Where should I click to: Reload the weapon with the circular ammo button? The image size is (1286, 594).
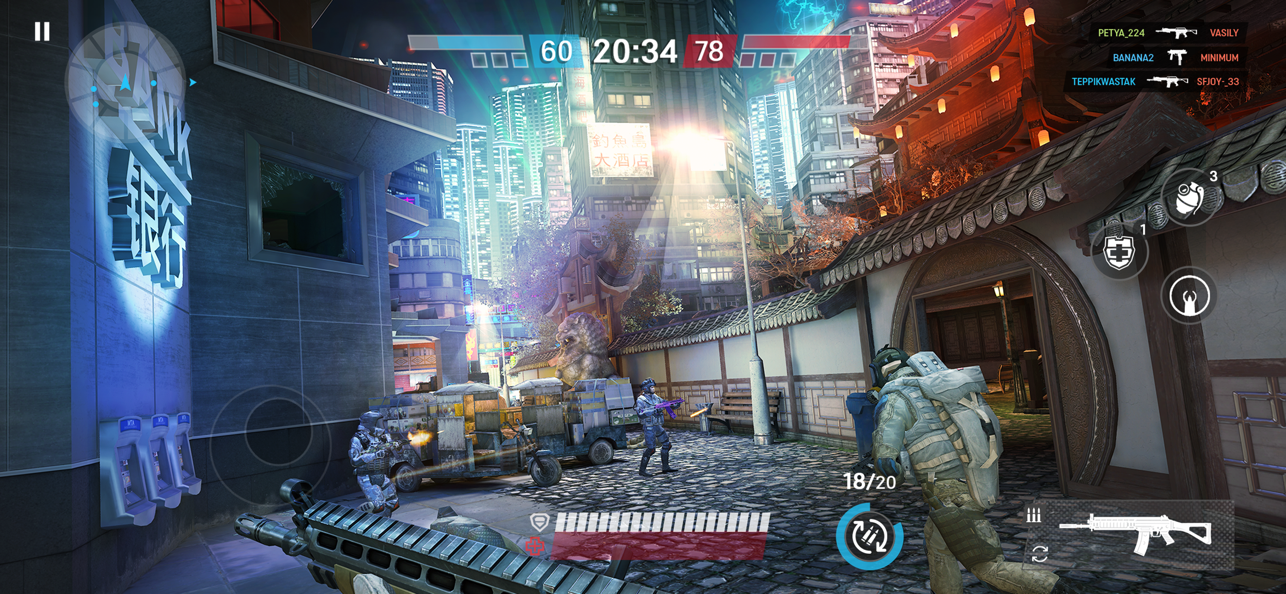(x=869, y=536)
